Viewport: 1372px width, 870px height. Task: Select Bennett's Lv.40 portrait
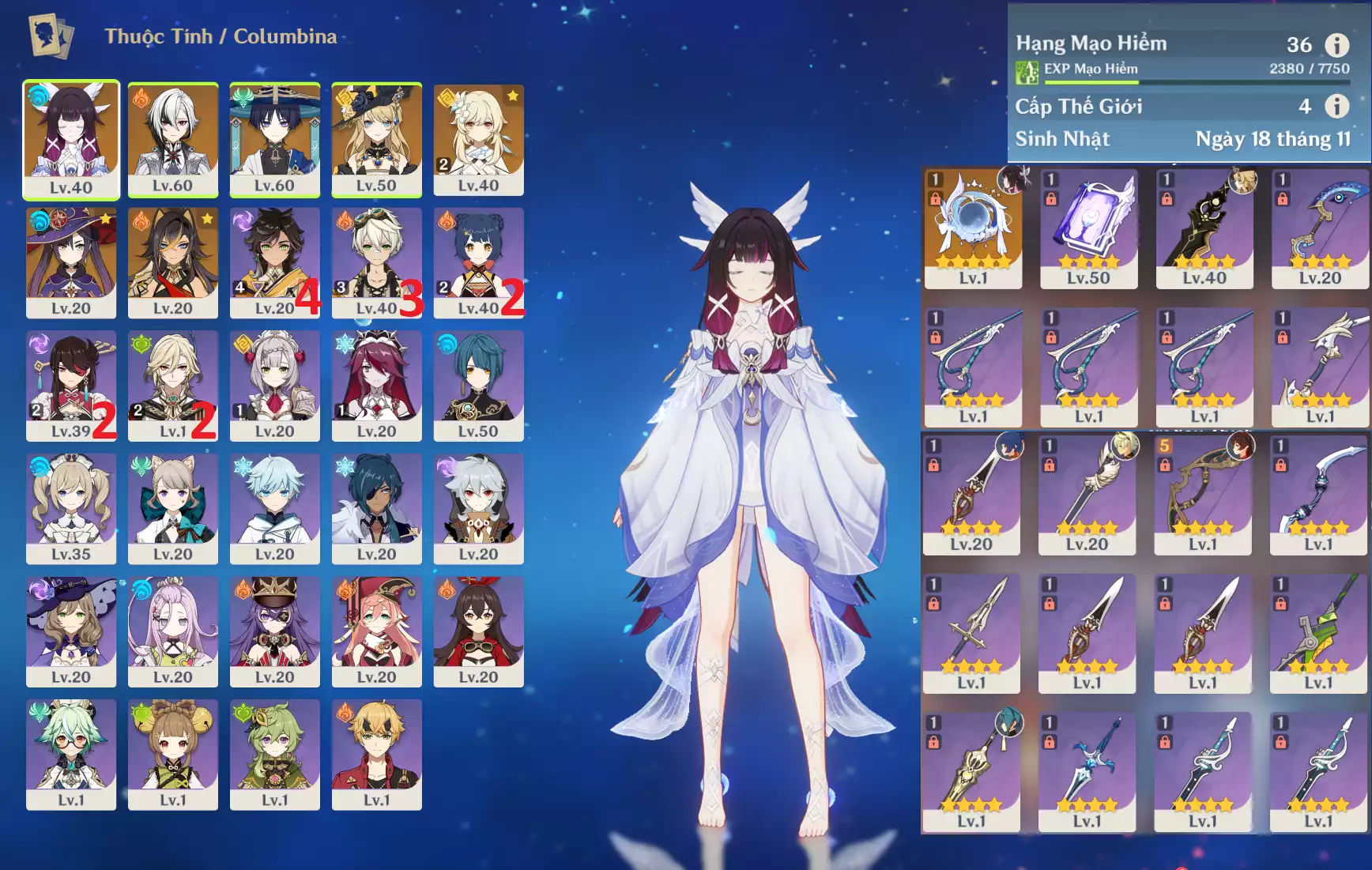pos(376,262)
